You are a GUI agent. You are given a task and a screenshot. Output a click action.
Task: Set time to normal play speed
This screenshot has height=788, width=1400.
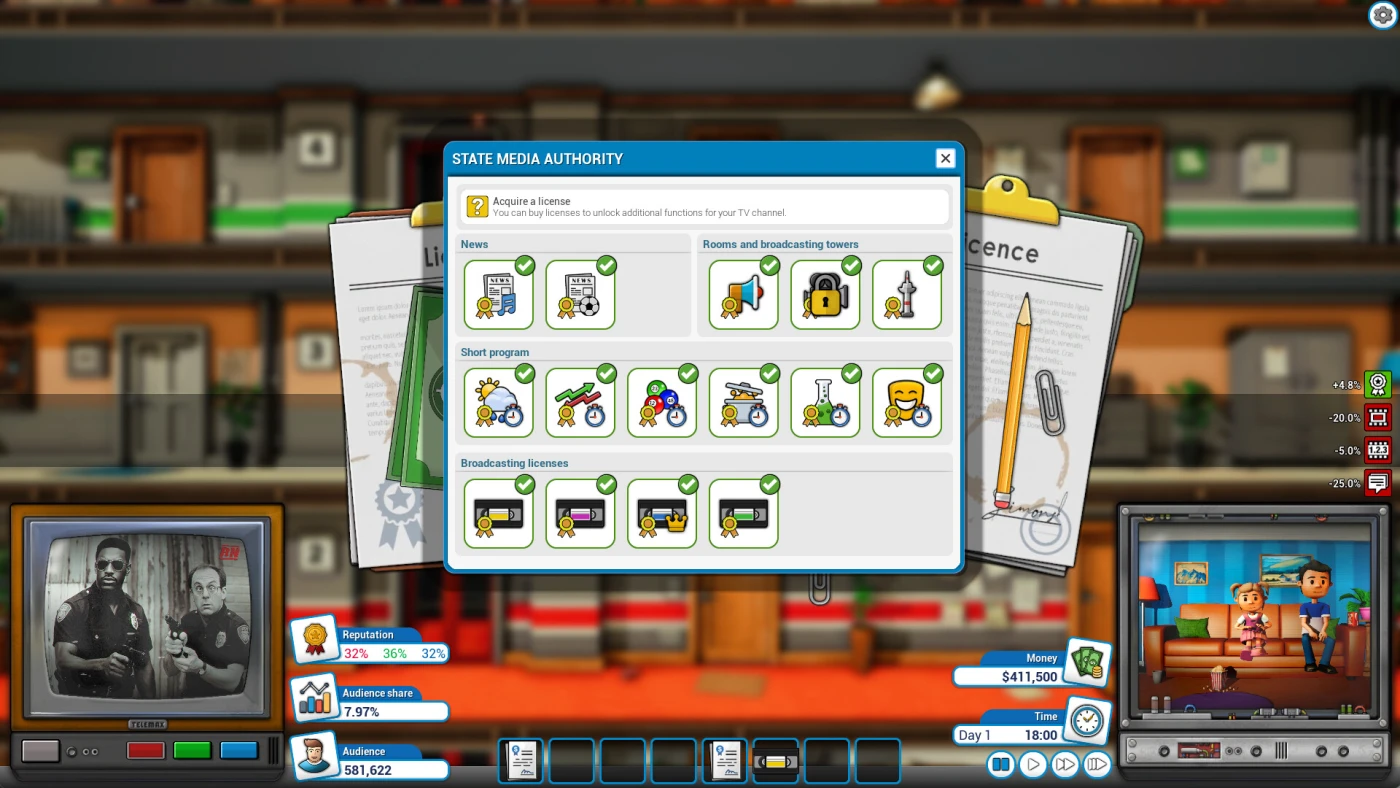click(1033, 765)
